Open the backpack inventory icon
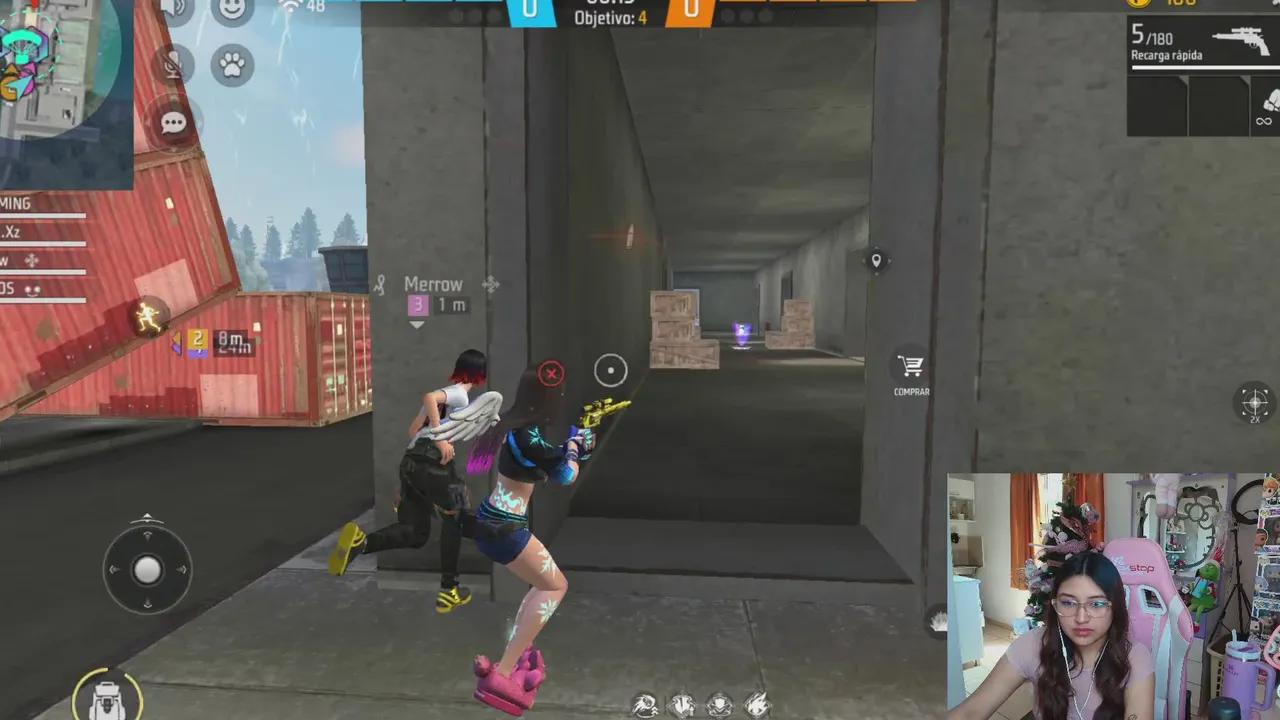Screen dimensions: 1280x720 106,700
